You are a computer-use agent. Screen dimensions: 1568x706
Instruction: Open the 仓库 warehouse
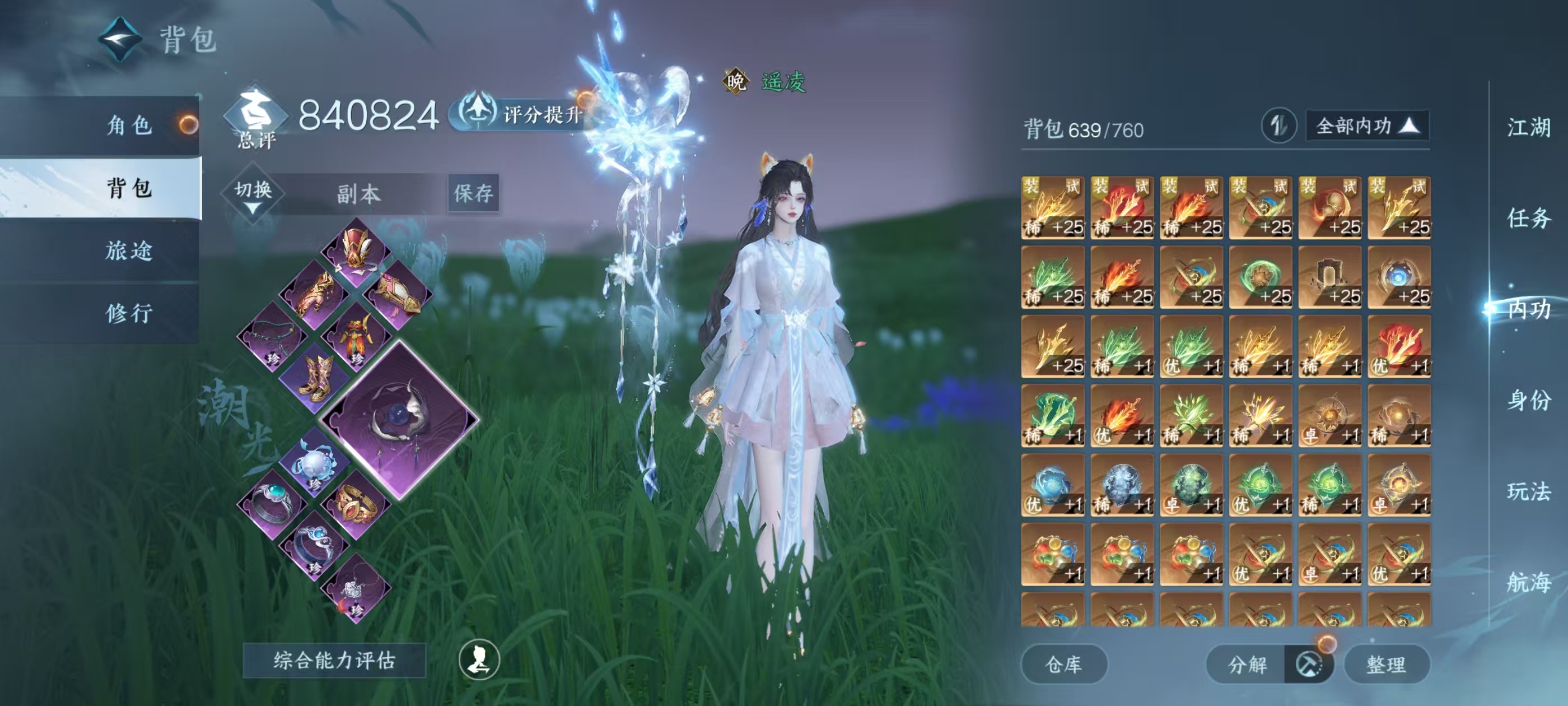pyautogui.click(x=1063, y=664)
